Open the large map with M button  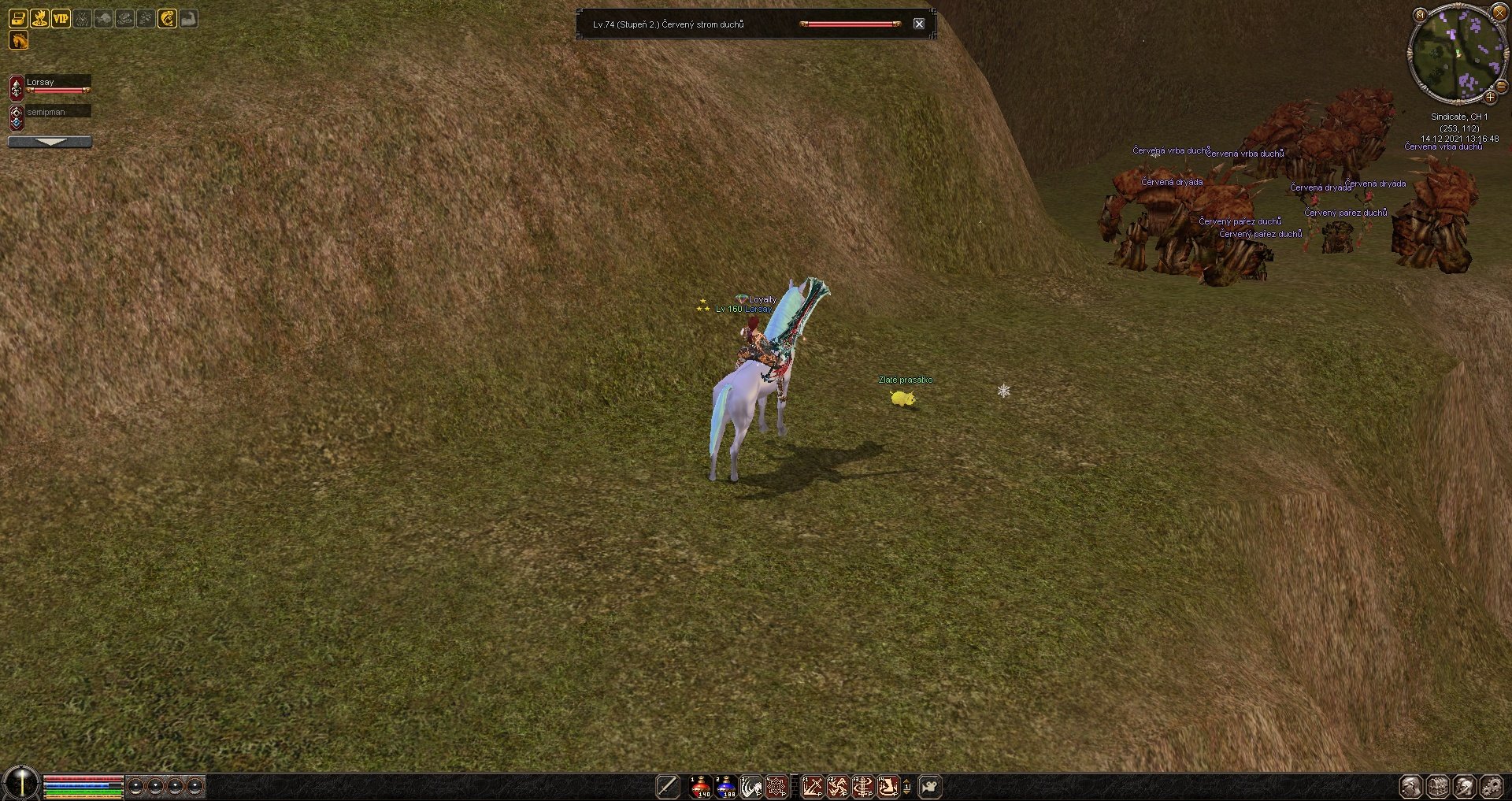coord(1420,14)
